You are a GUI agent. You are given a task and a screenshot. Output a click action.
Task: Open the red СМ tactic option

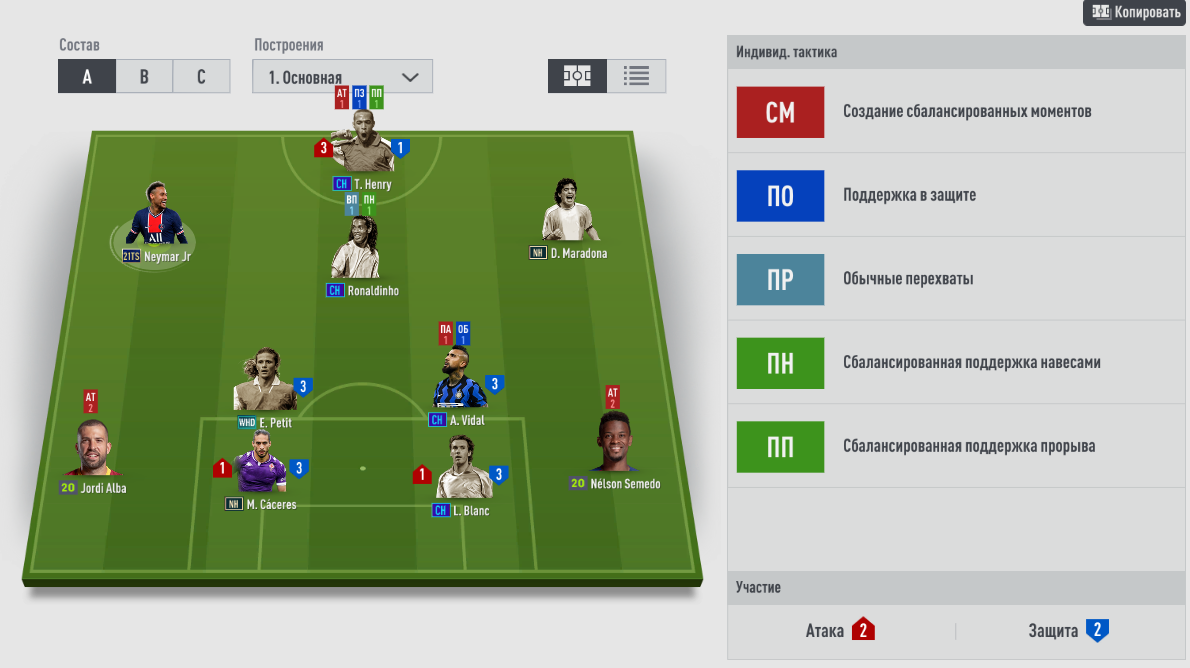coord(780,112)
